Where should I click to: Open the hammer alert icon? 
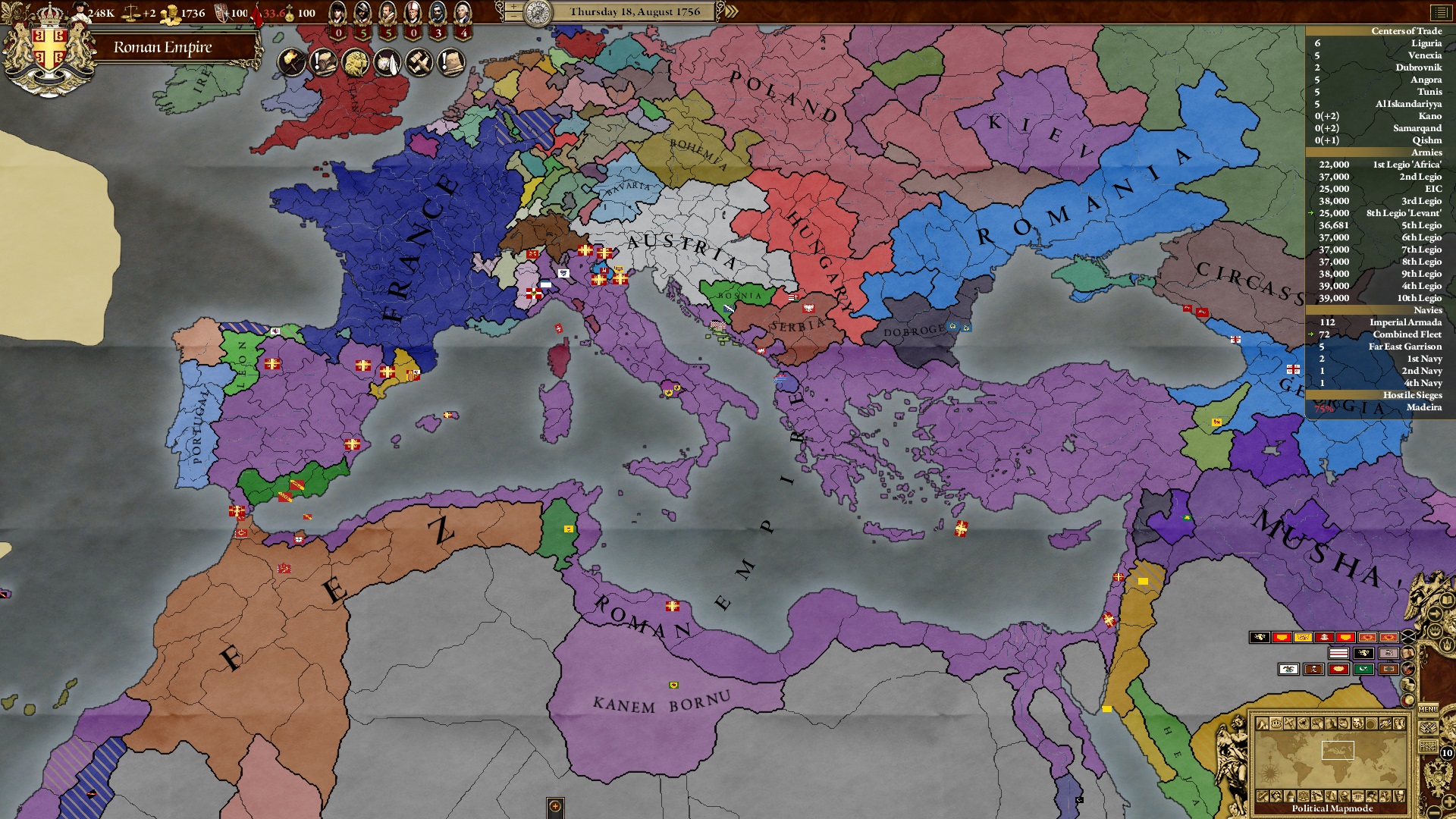click(x=419, y=63)
